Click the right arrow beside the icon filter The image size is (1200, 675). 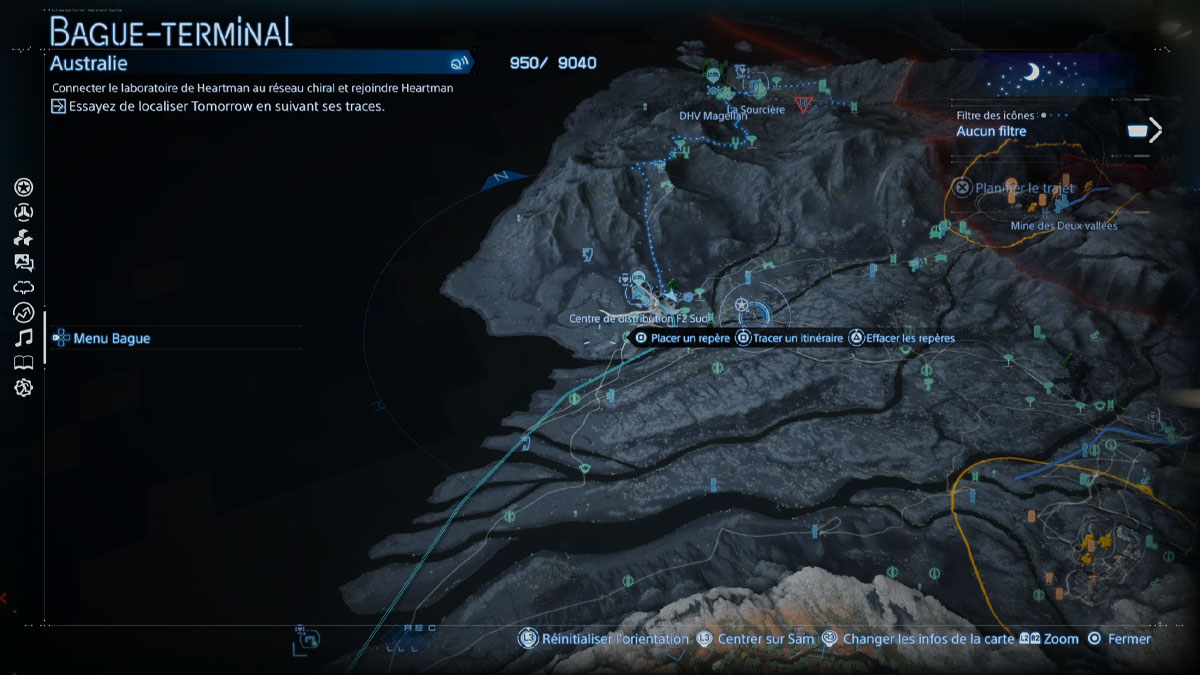pos(1156,130)
